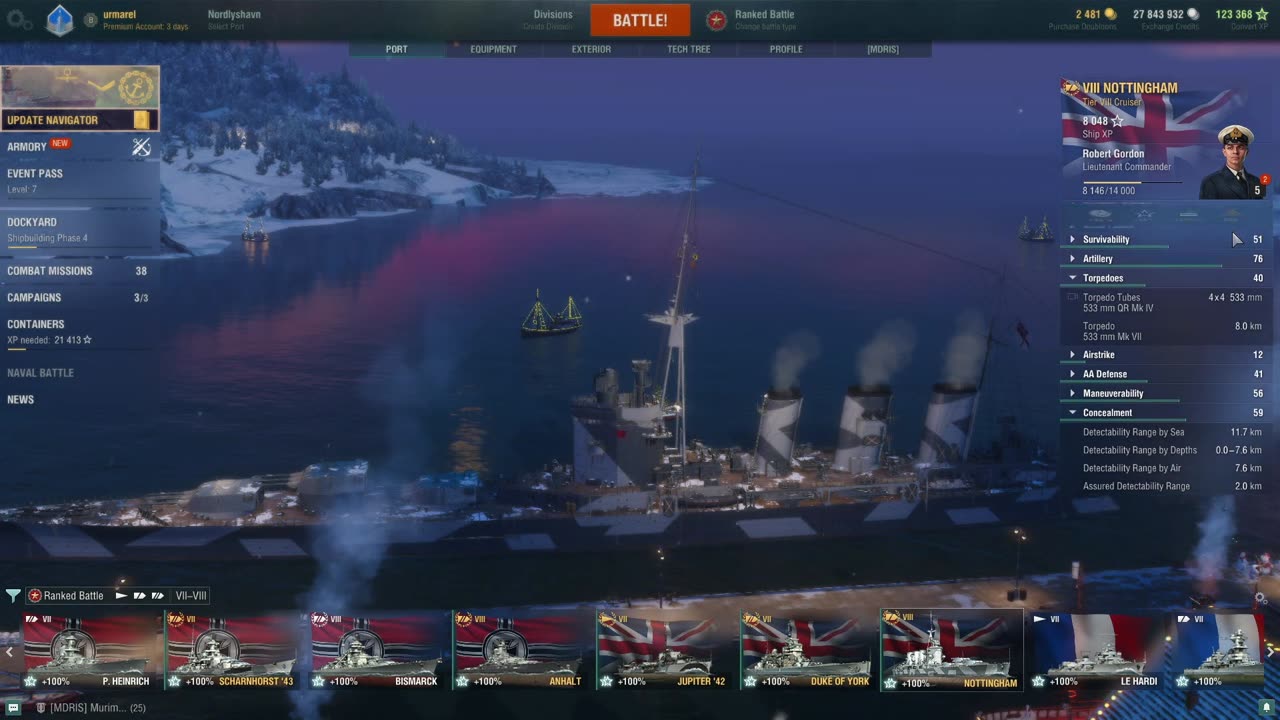
Task: Read the News entry
Action: [x=21, y=400]
